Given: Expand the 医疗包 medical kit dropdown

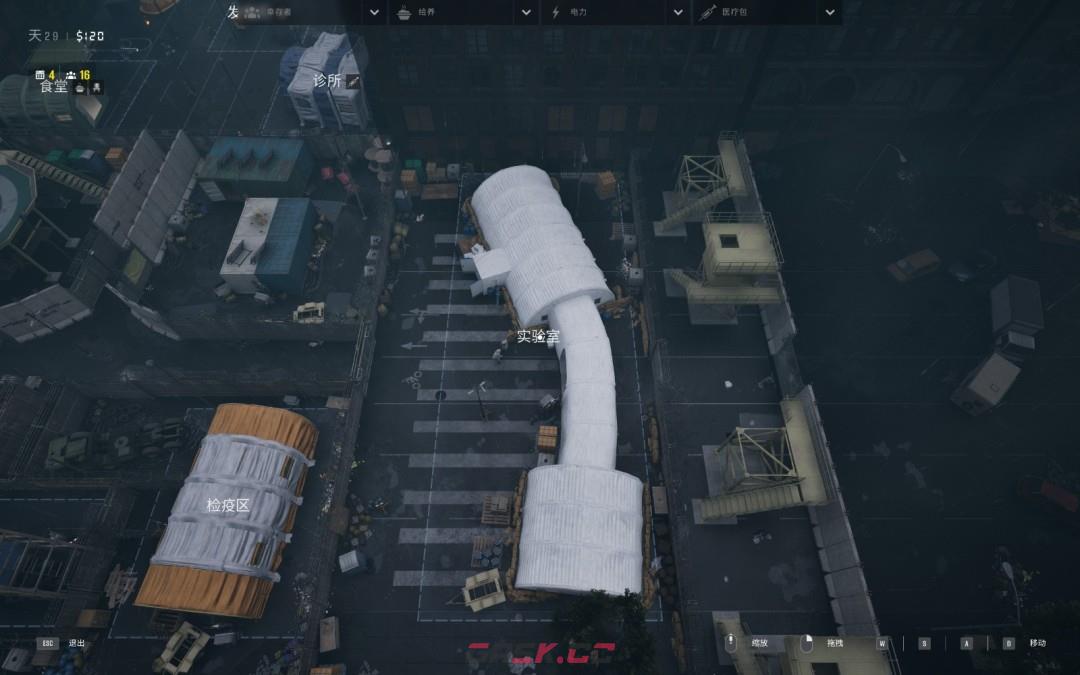Looking at the screenshot, I should 829,13.
